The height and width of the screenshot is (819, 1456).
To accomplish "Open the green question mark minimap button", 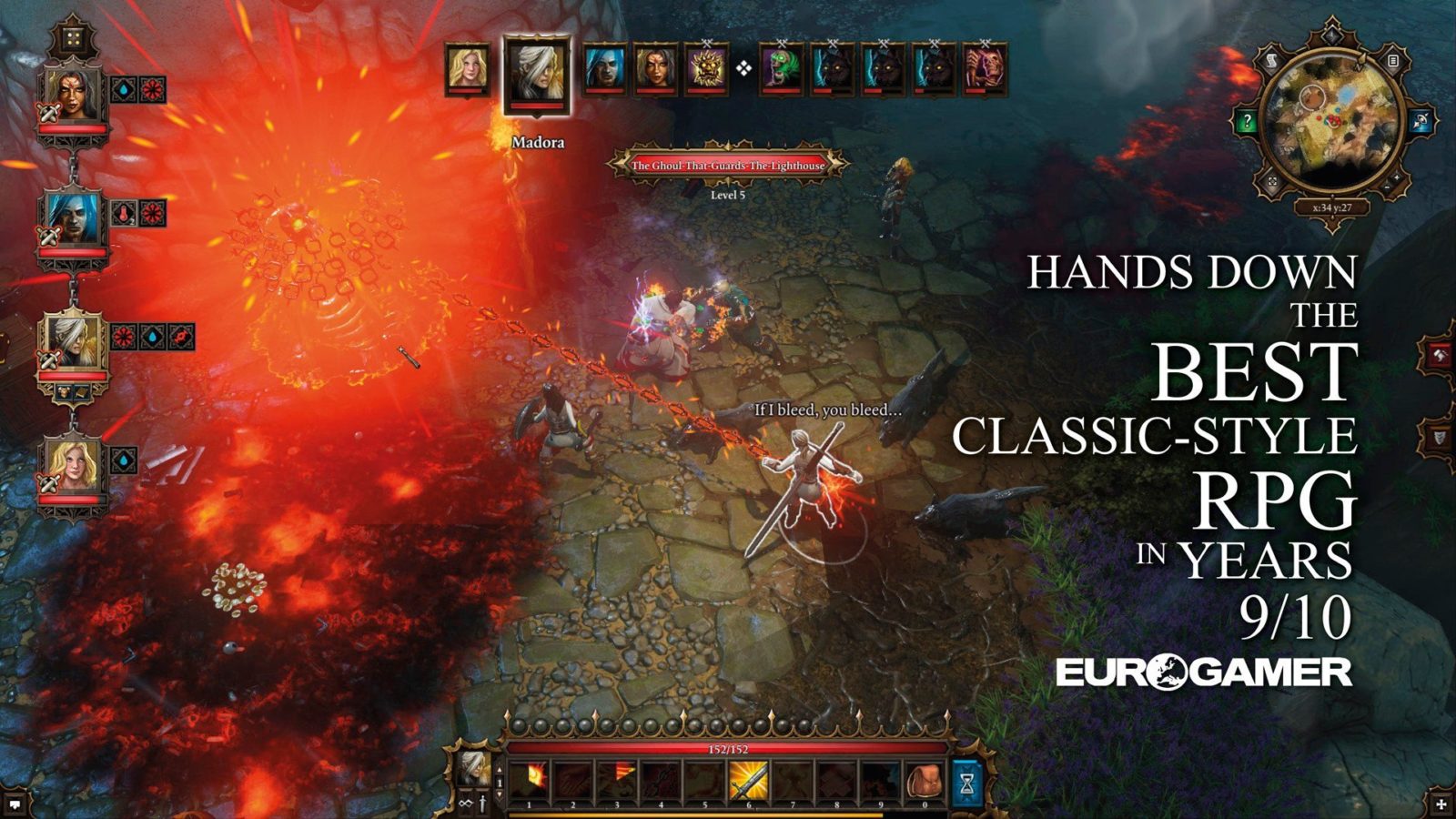I will click(1248, 121).
